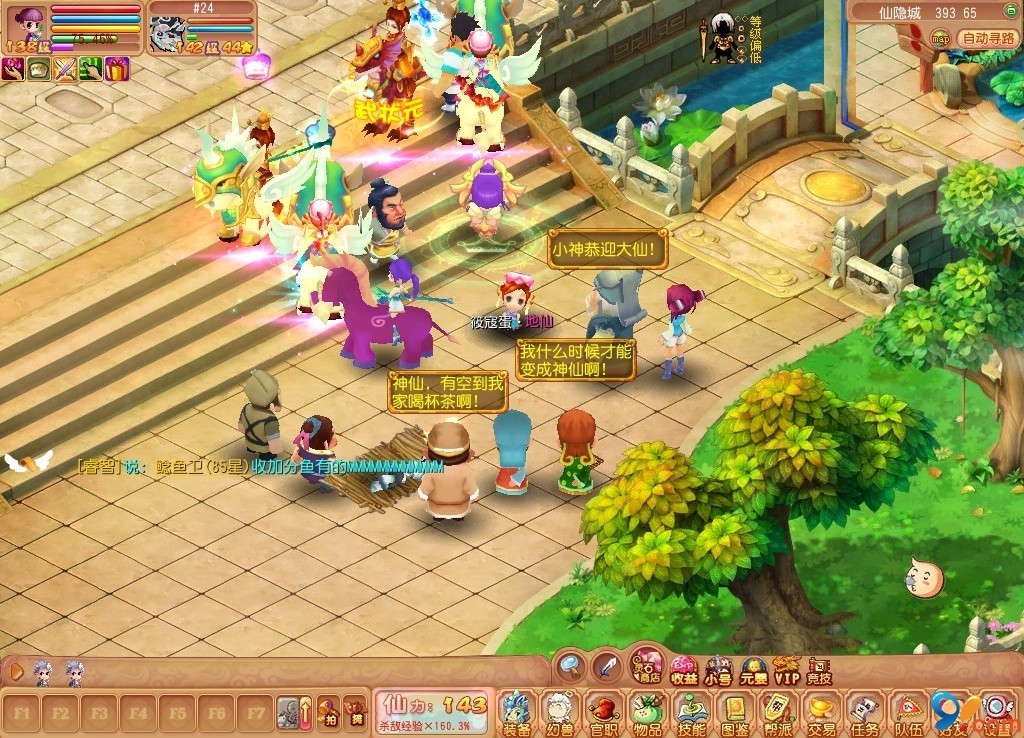Click the 自动寻路 auto-pathfinding button
Image resolution: width=1024 pixels, height=738 pixels.
(988, 38)
